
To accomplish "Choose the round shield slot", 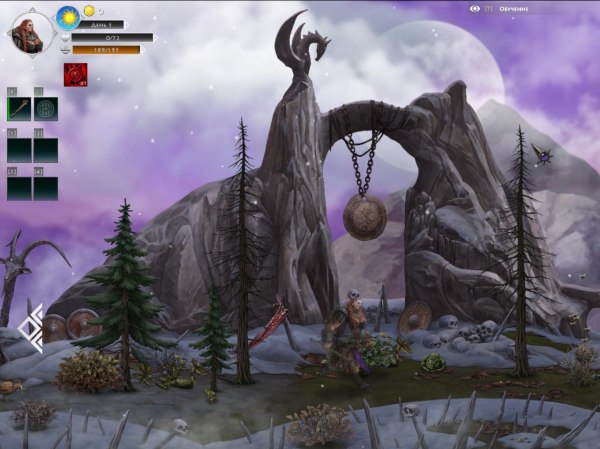I will coord(46,109).
